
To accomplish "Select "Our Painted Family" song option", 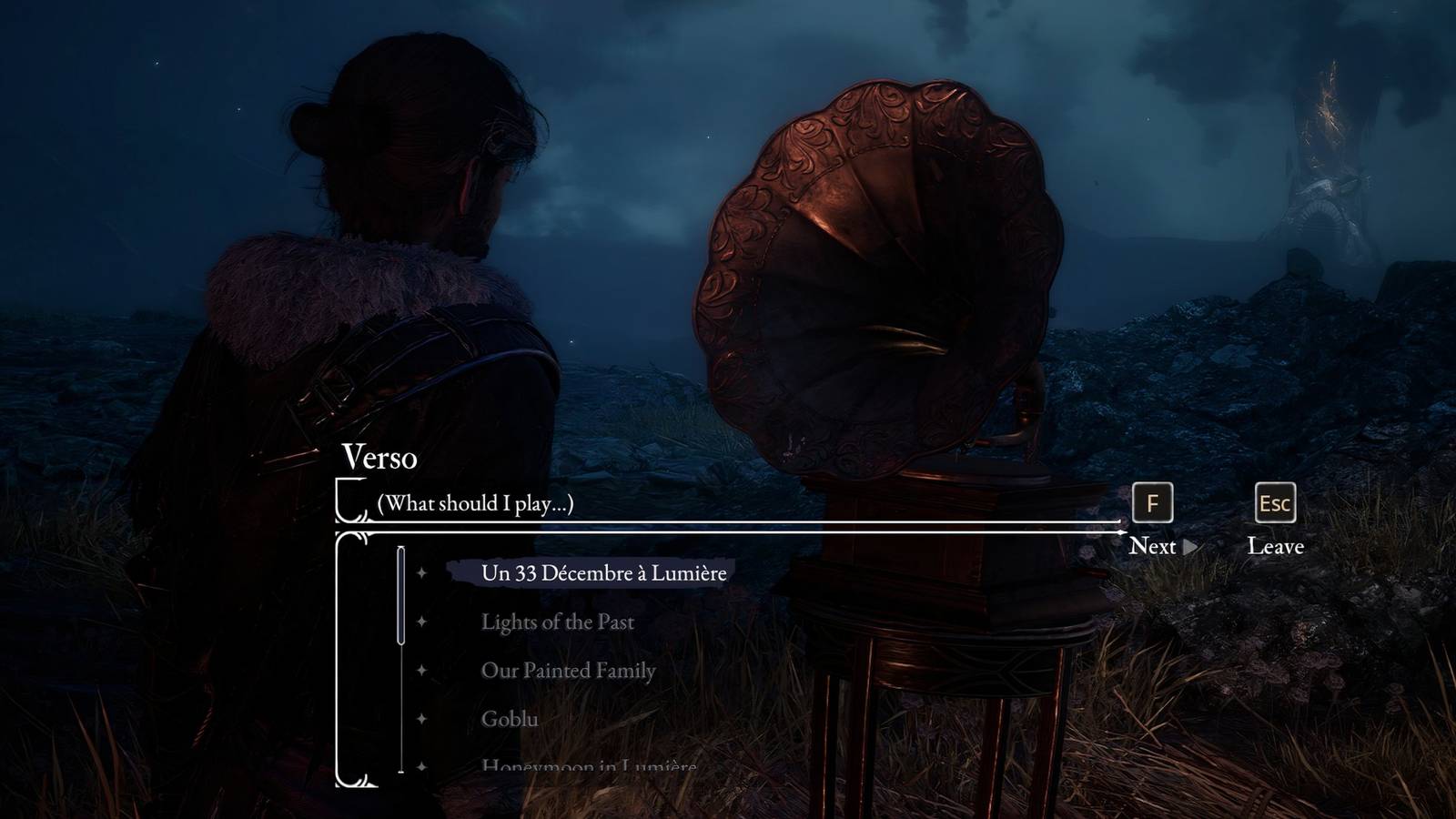I will click(x=568, y=670).
